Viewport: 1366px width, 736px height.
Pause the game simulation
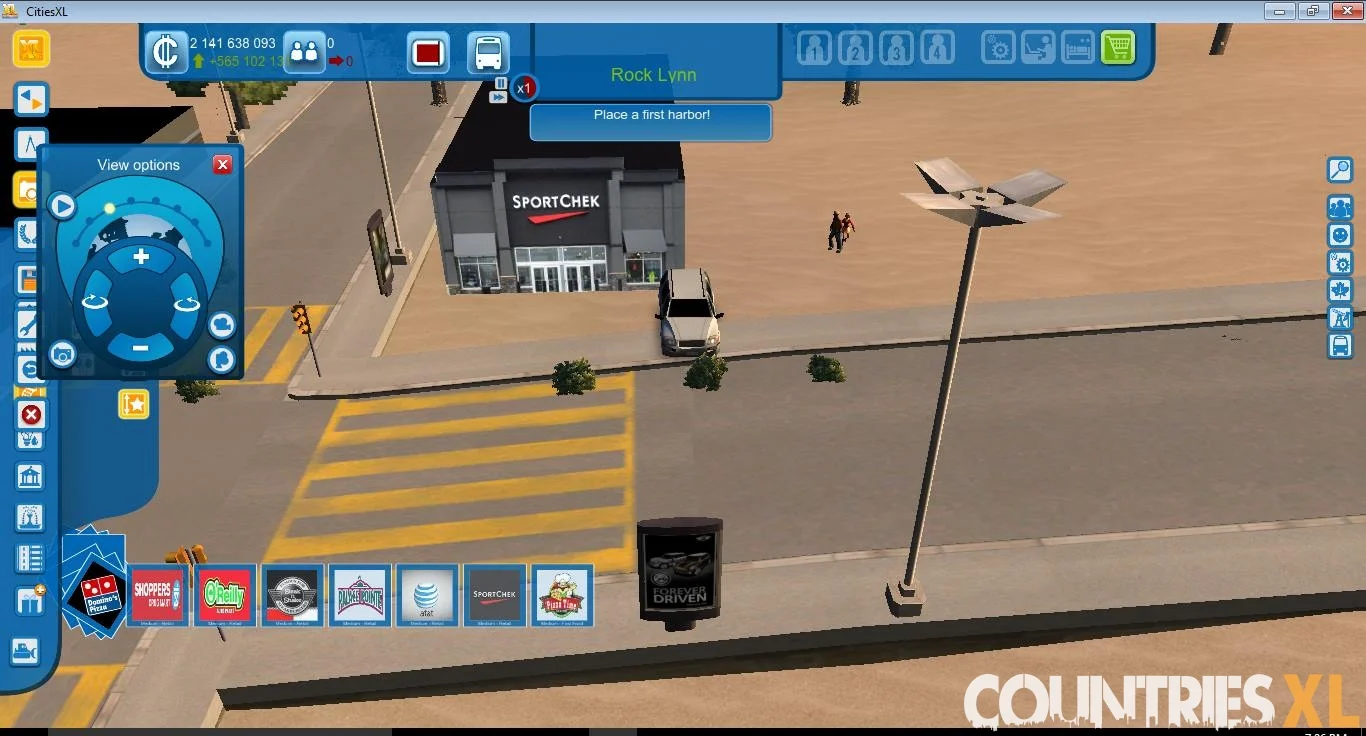(x=501, y=83)
